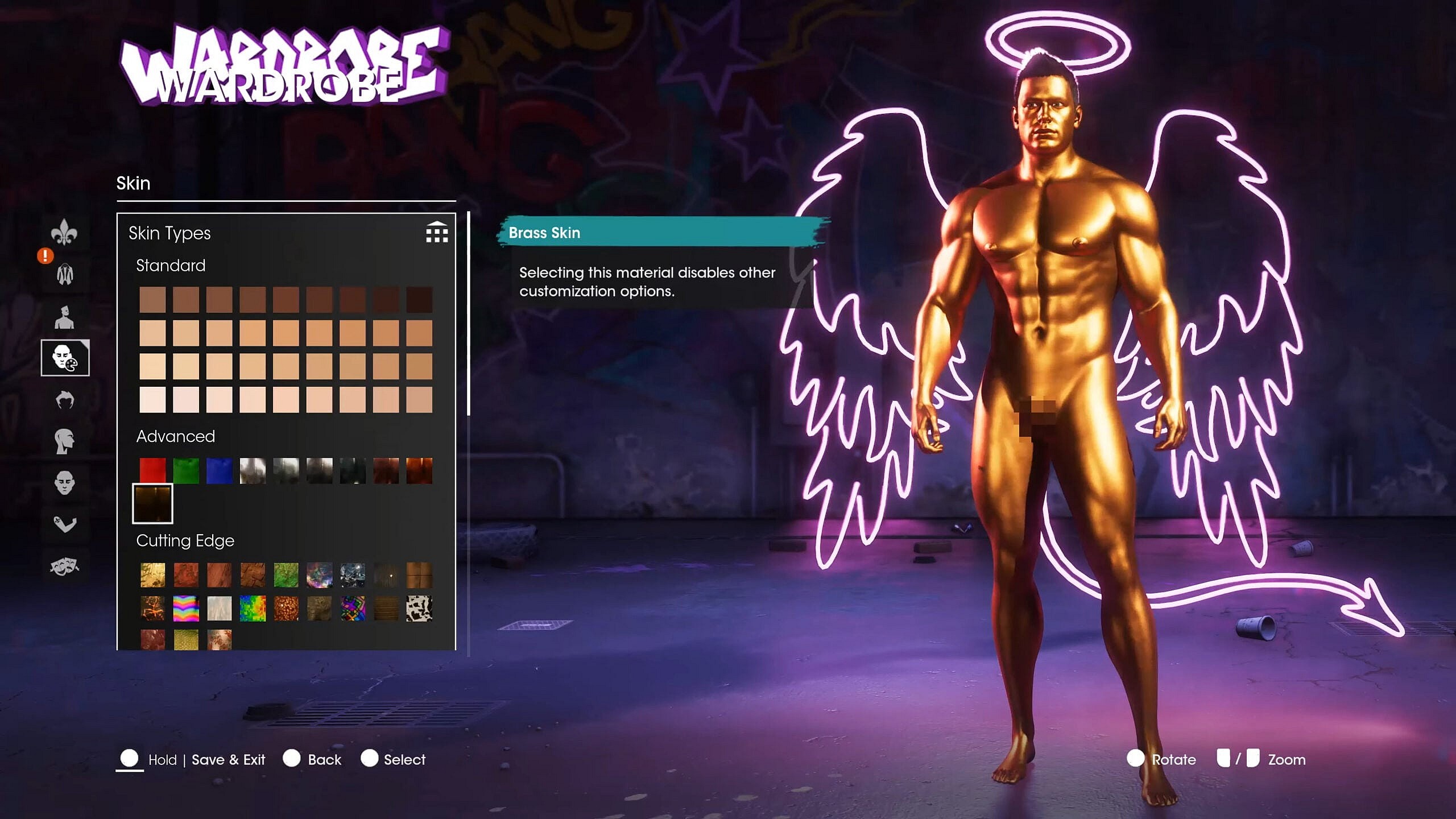Choose the cow-print Cutting Edge skin
This screenshot has height=819, width=1456.
point(419,608)
